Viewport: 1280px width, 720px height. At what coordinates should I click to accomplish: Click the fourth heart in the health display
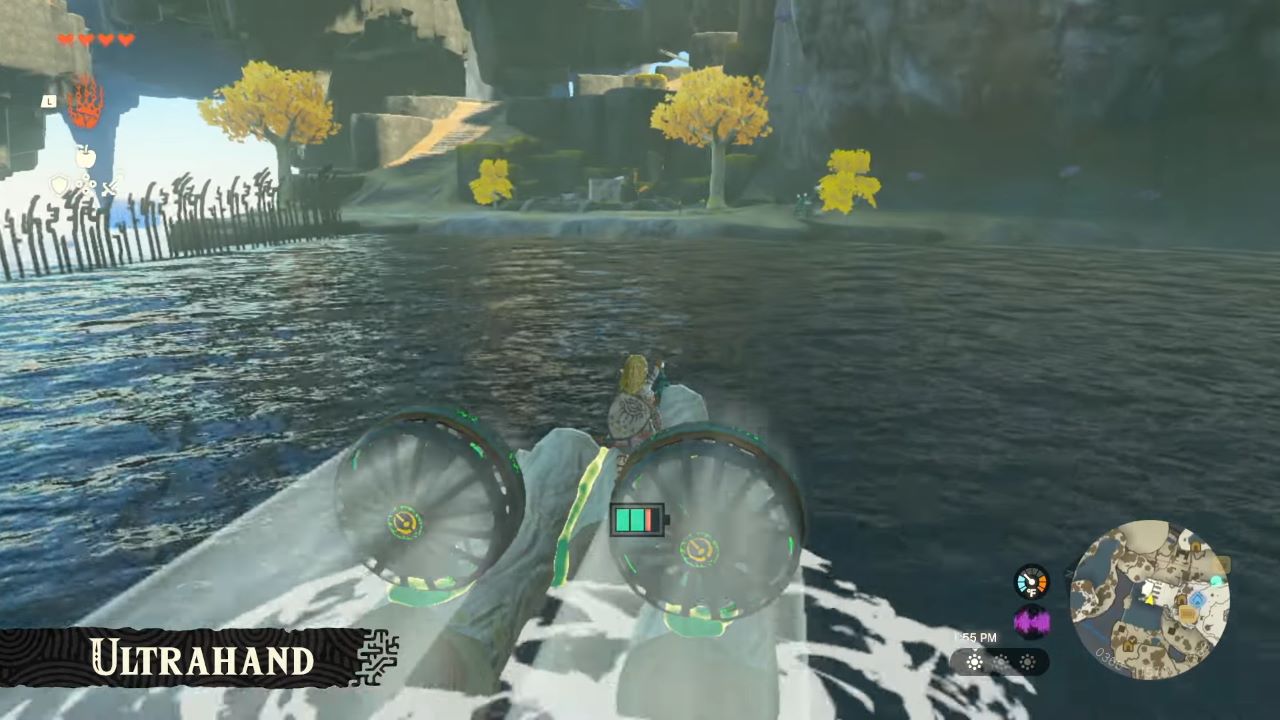125,39
